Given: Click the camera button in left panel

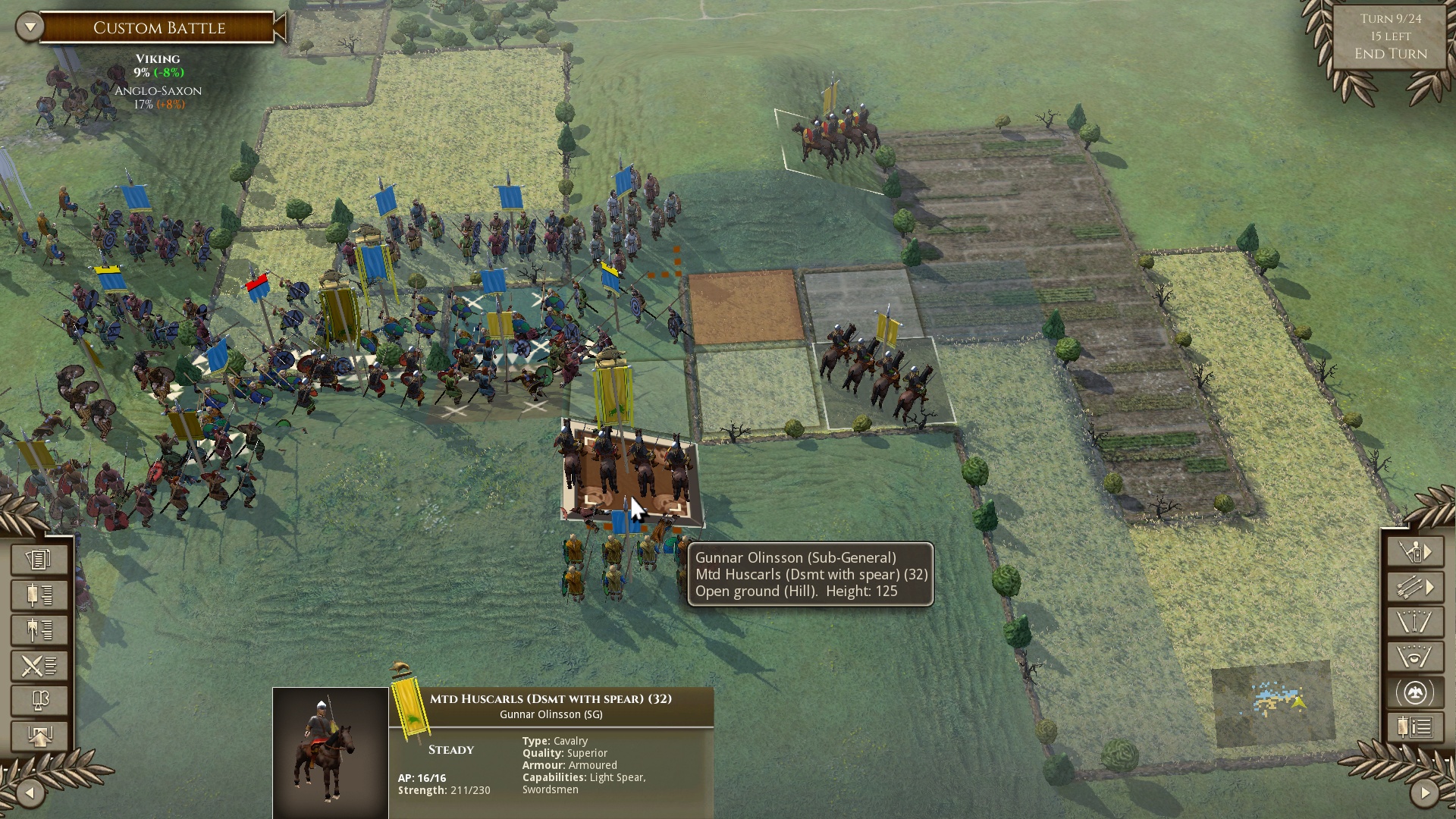Looking at the screenshot, I should coord(39,700).
